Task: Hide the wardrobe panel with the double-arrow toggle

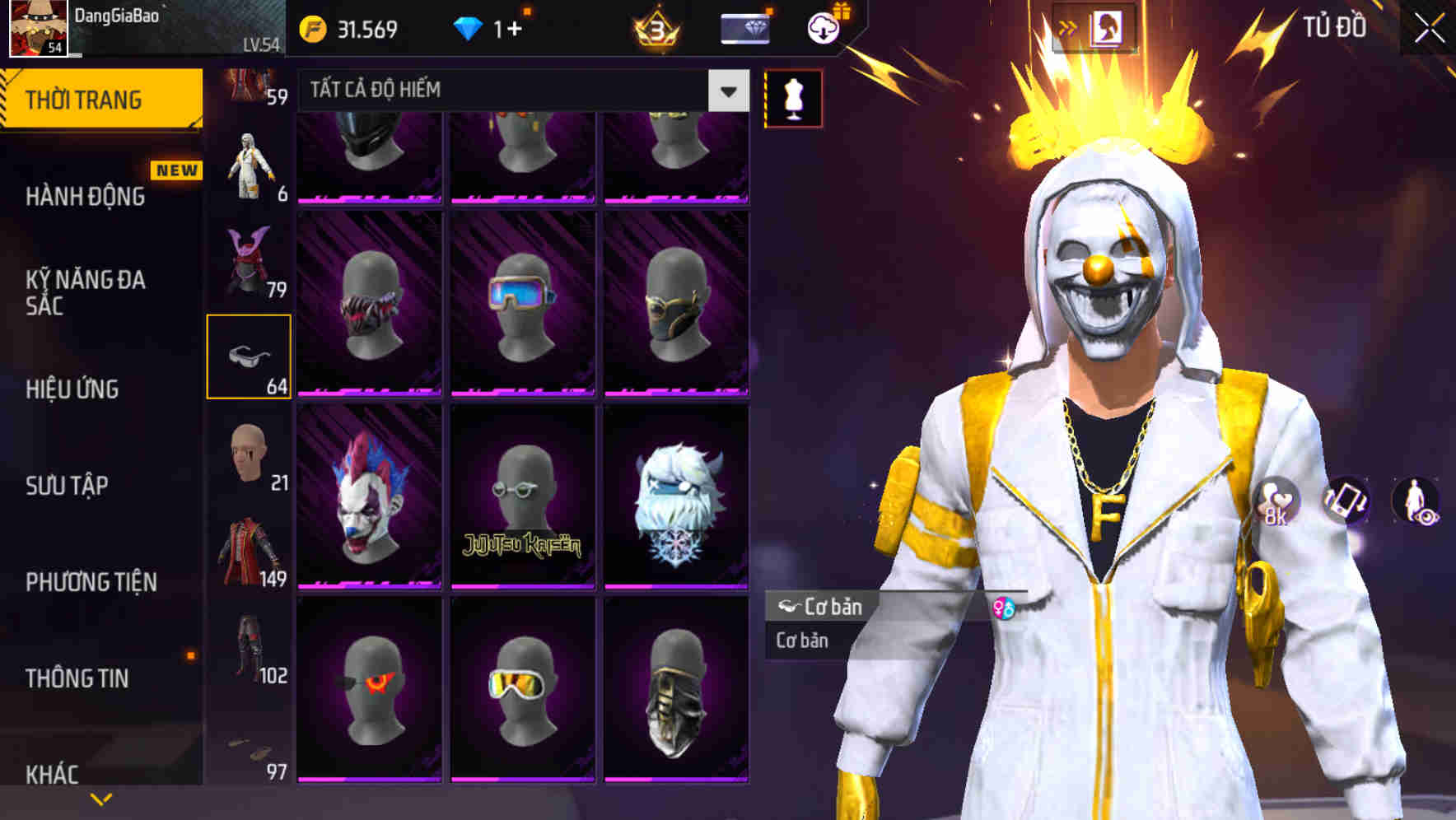Action: 1066,26
